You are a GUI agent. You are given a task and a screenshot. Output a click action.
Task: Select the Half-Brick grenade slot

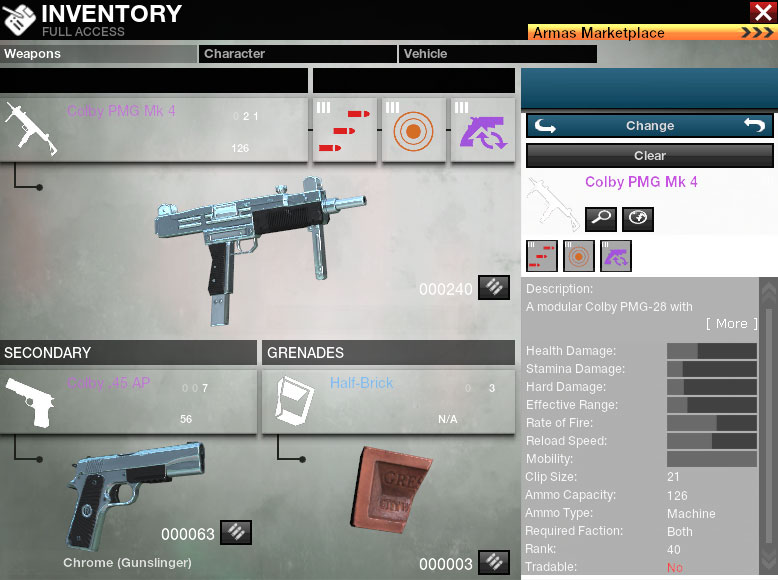click(388, 402)
